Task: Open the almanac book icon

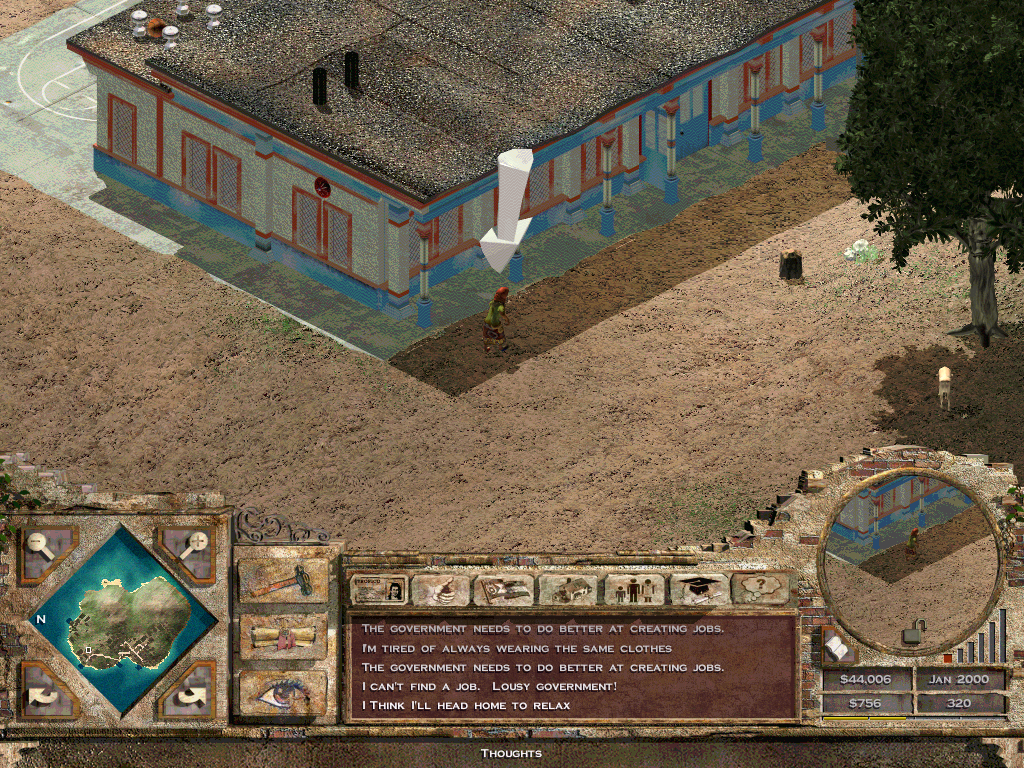Action: (838, 650)
